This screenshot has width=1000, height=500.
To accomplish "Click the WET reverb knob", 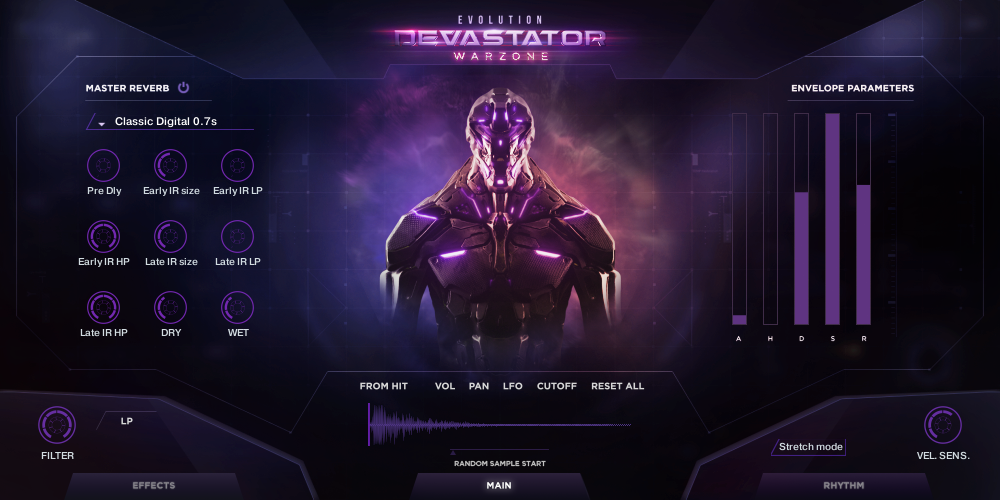I will click(237, 307).
